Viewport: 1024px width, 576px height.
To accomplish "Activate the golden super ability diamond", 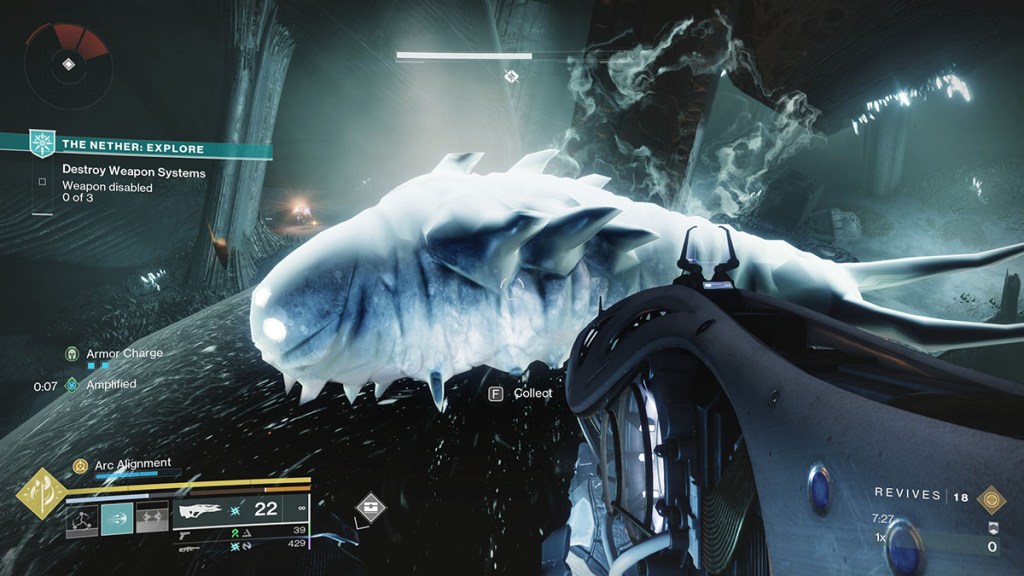I will click(40, 494).
